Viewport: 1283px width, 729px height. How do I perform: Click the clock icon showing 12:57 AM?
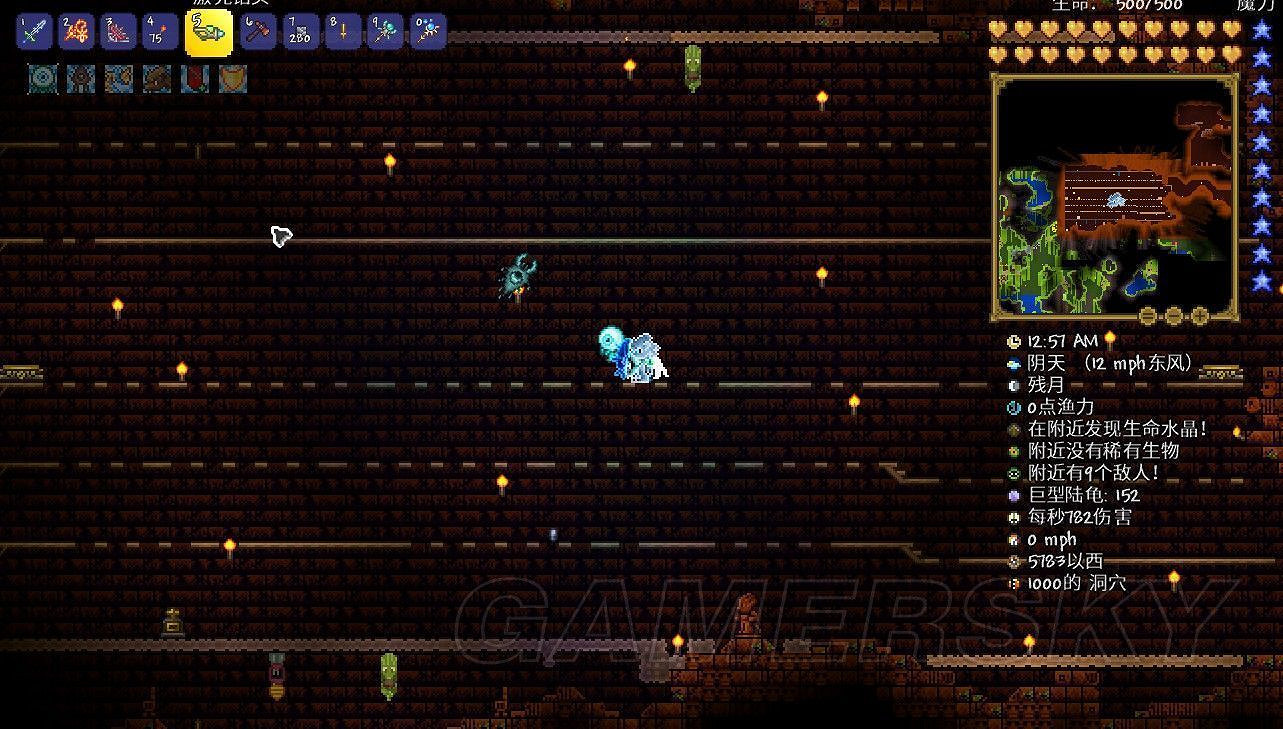1013,341
